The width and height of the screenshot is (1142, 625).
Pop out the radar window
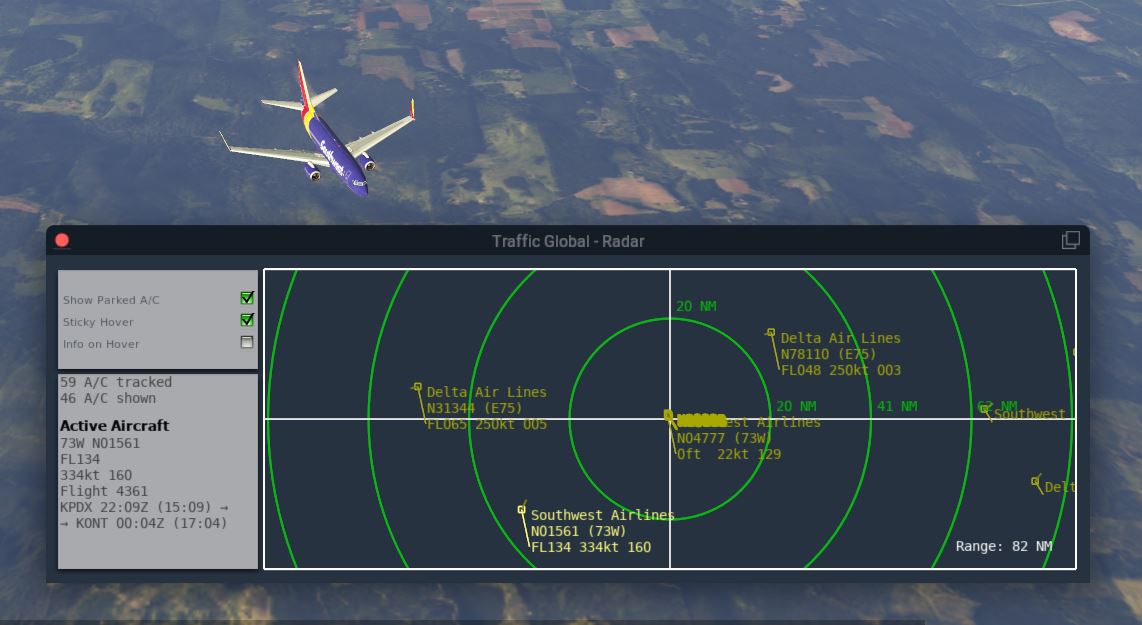click(x=1070, y=240)
